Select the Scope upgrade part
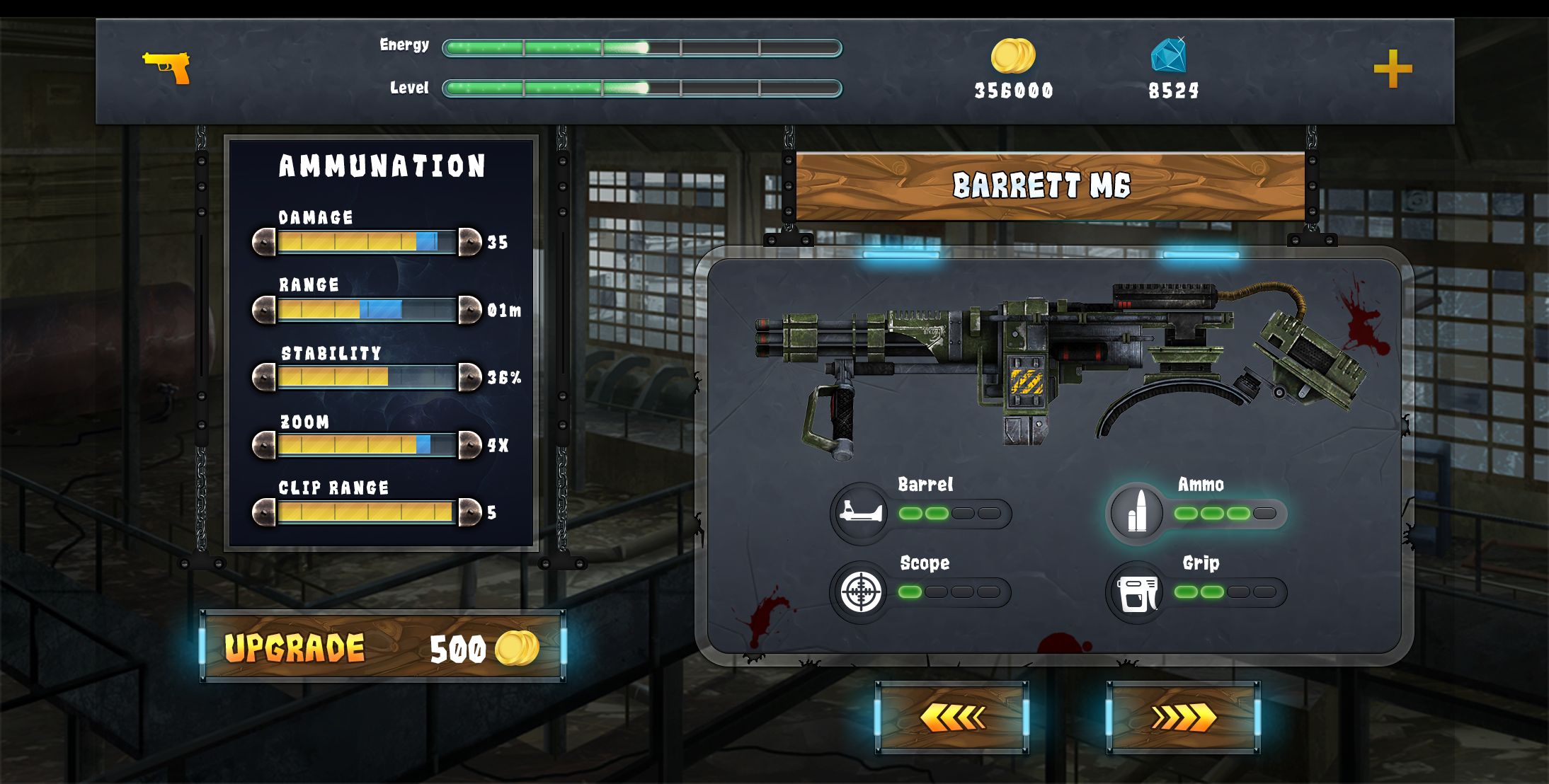The height and width of the screenshot is (784, 1549). (x=862, y=592)
